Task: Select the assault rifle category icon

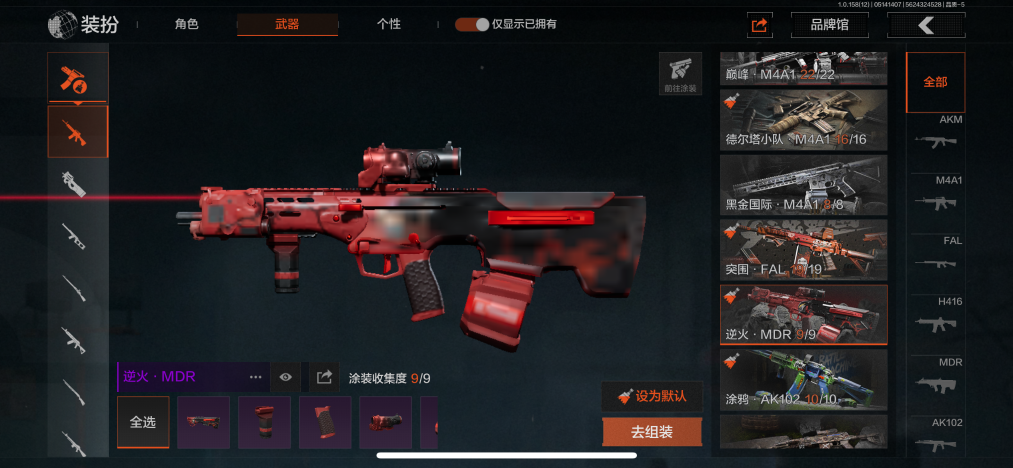Action: tap(78, 132)
